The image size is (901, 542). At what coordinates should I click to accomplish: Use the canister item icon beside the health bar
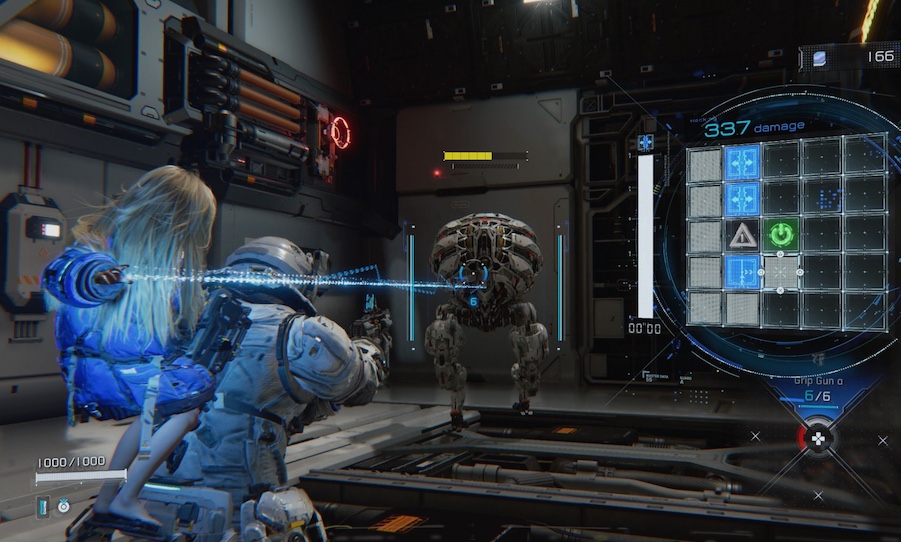tap(43, 506)
